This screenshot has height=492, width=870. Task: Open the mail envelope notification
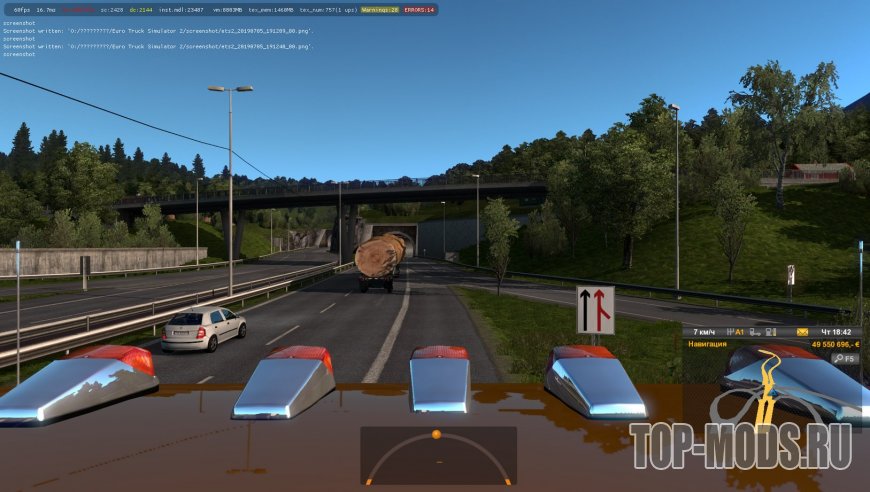point(801,331)
